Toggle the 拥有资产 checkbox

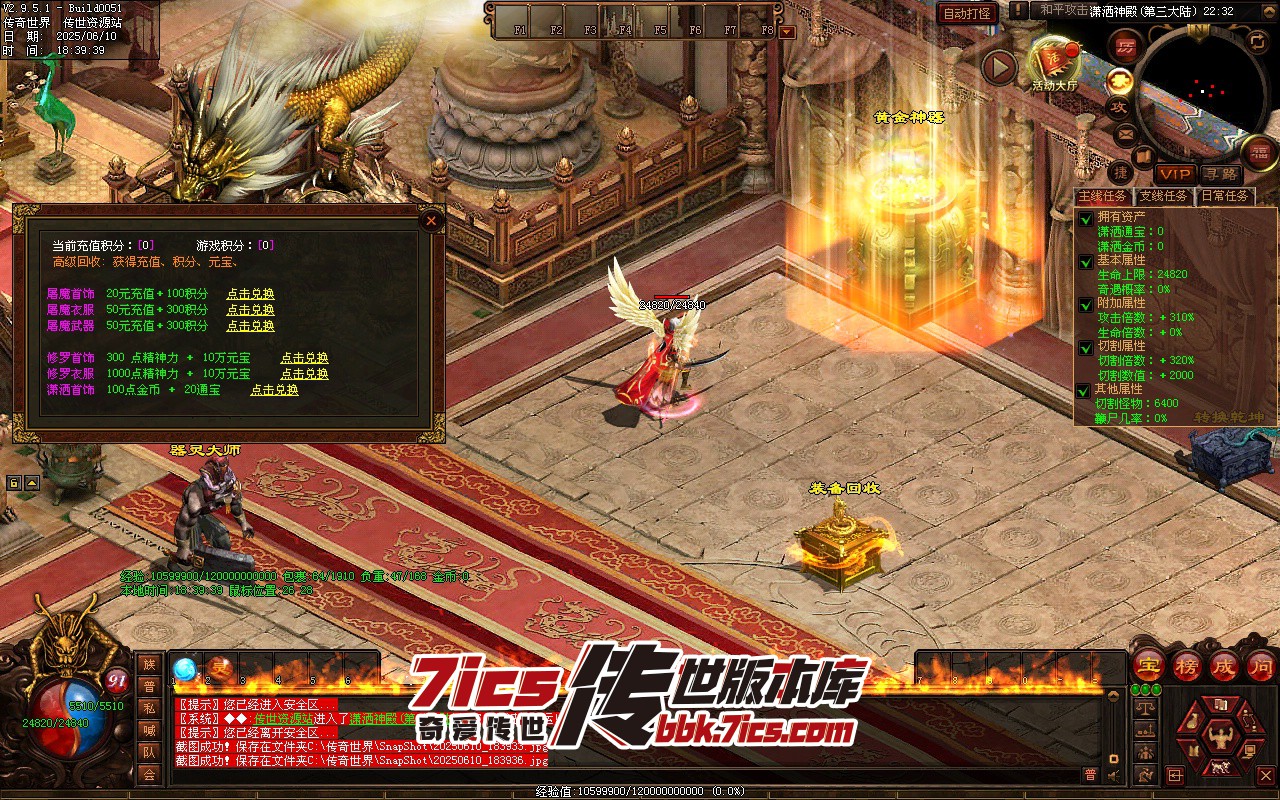click(1085, 218)
